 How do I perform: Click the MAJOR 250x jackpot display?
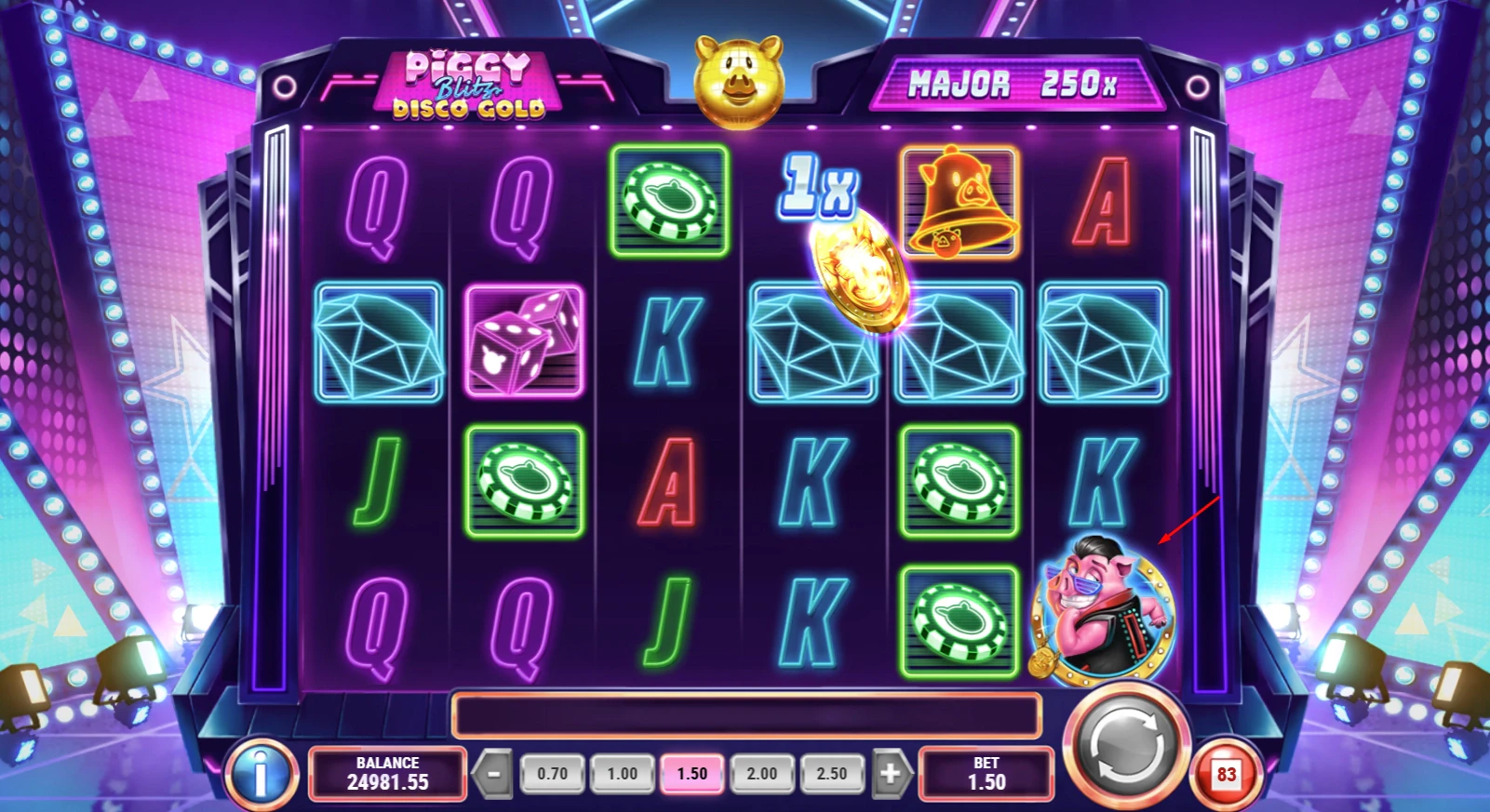click(1020, 84)
